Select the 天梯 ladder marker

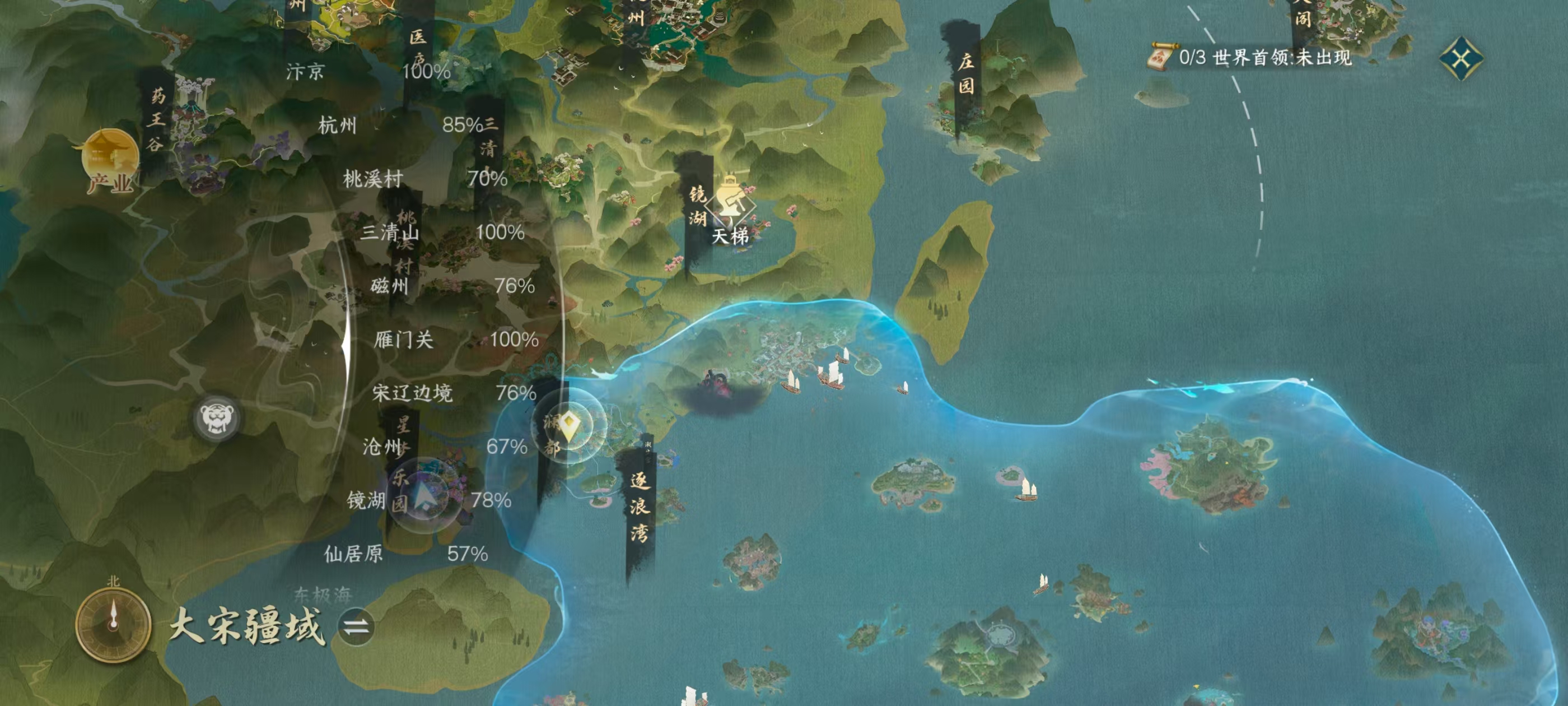coord(730,207)
